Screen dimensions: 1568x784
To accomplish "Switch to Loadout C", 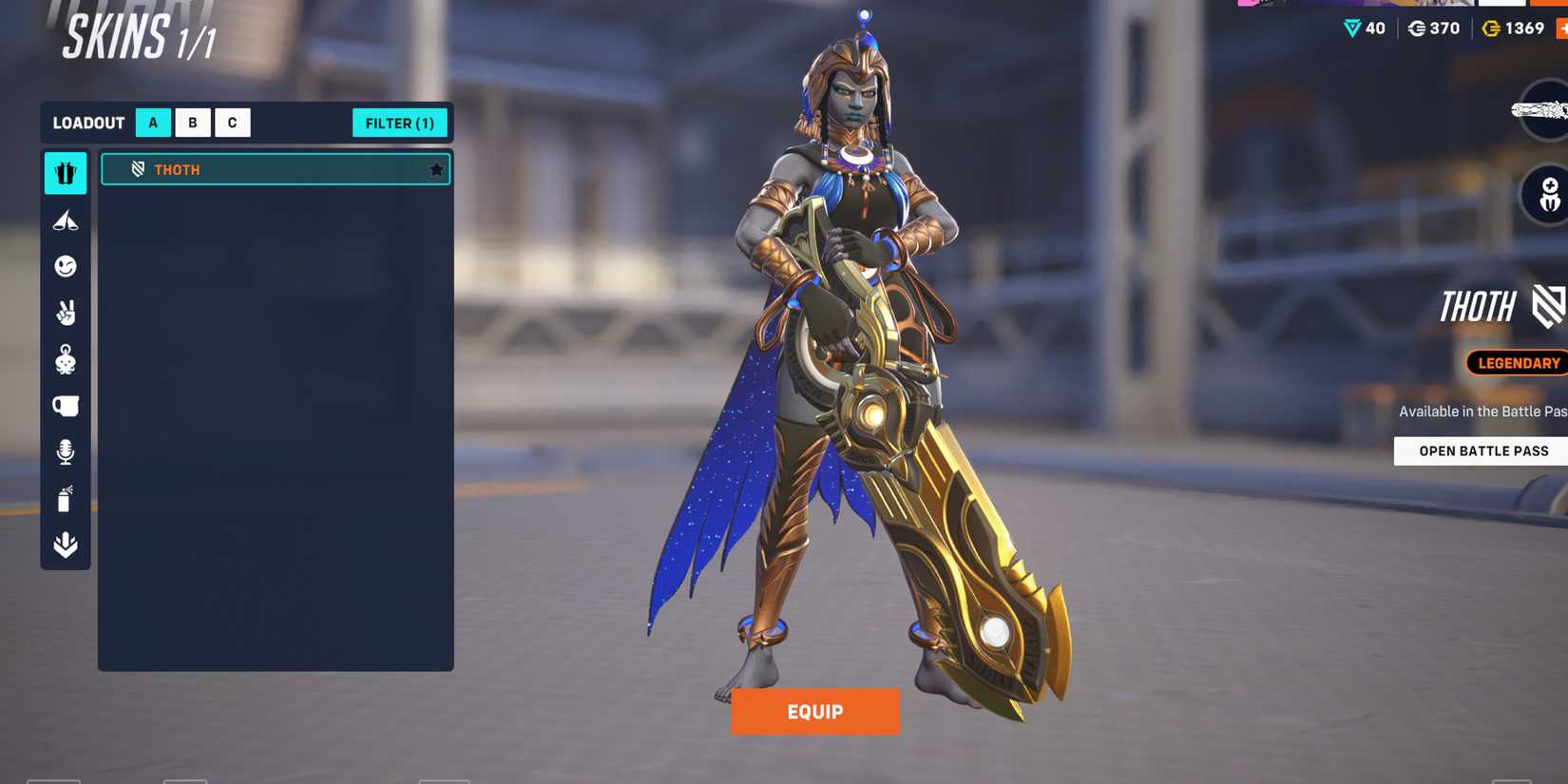I will click(x=232, y=123).
